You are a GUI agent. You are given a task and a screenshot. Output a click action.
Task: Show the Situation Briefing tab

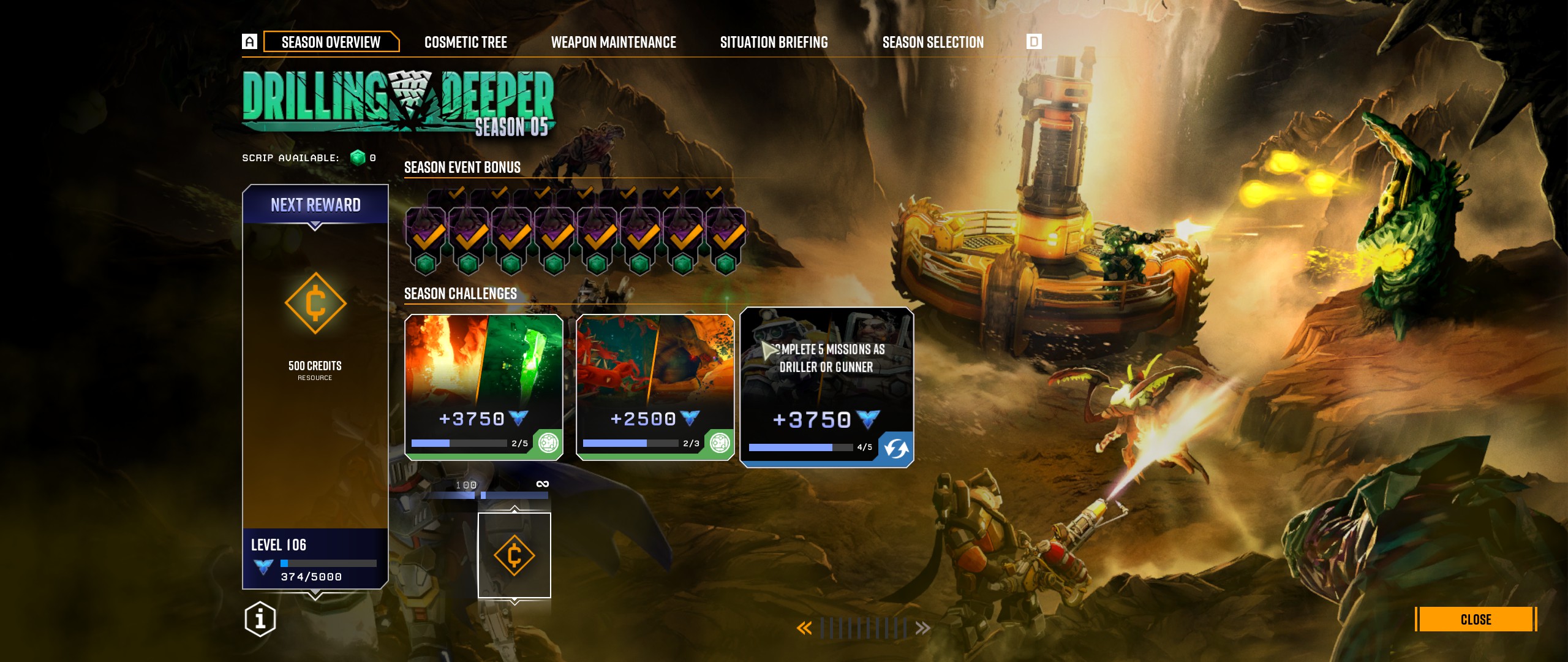(x=774, y=42)
